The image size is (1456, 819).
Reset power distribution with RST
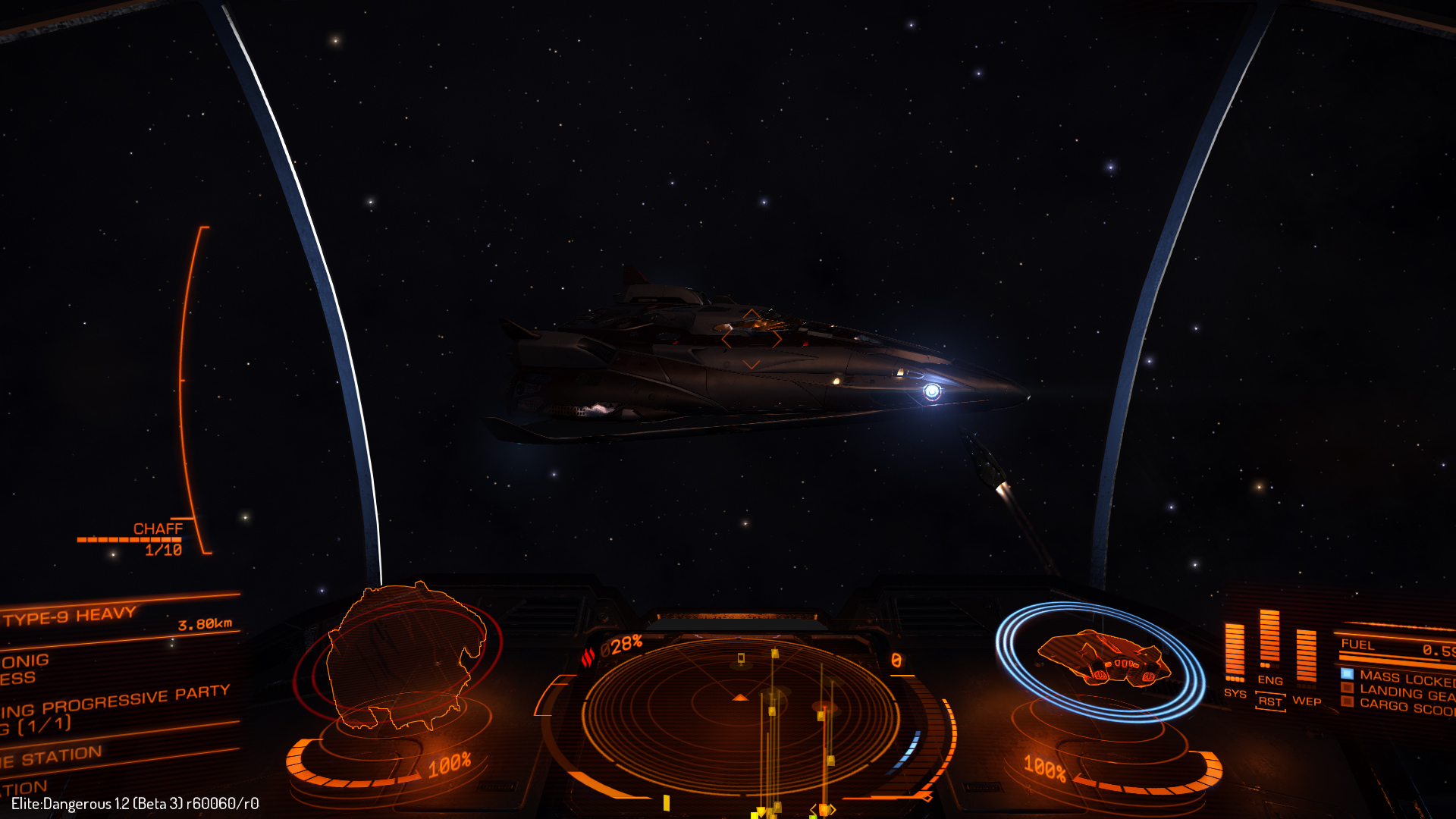pos(1270,701)
